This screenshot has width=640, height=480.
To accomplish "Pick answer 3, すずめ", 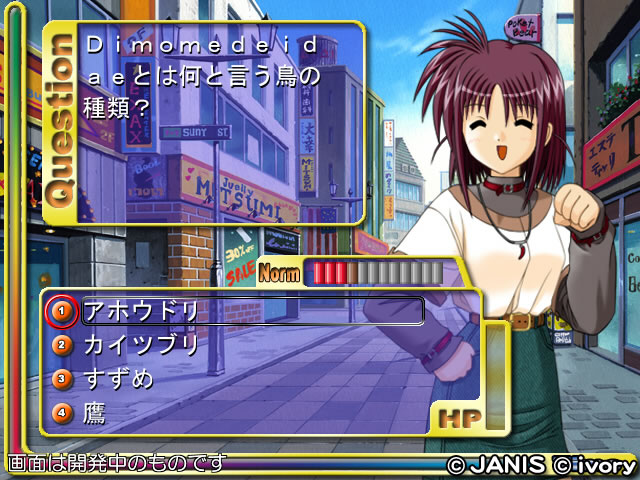I will [x=118, y=379].
